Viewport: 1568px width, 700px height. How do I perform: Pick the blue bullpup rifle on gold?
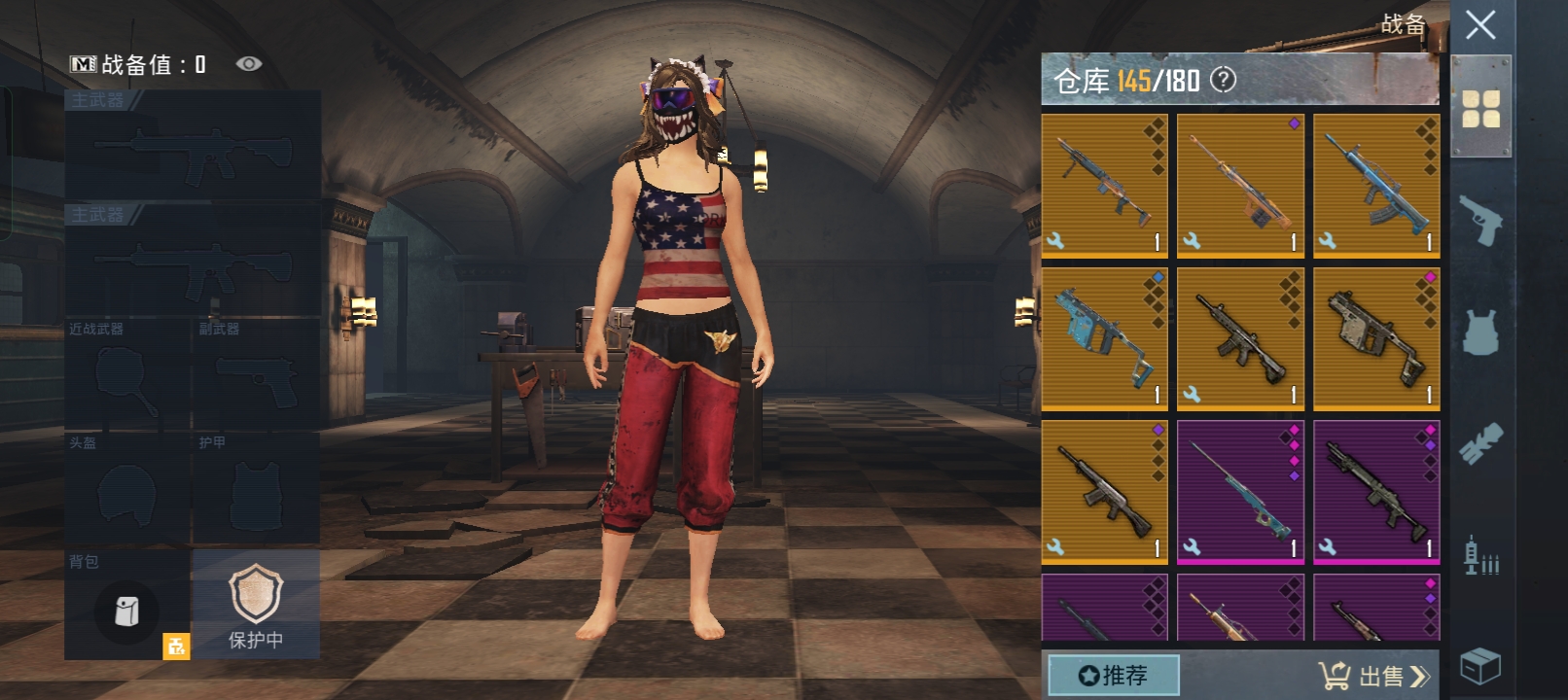coord(1376,185)
